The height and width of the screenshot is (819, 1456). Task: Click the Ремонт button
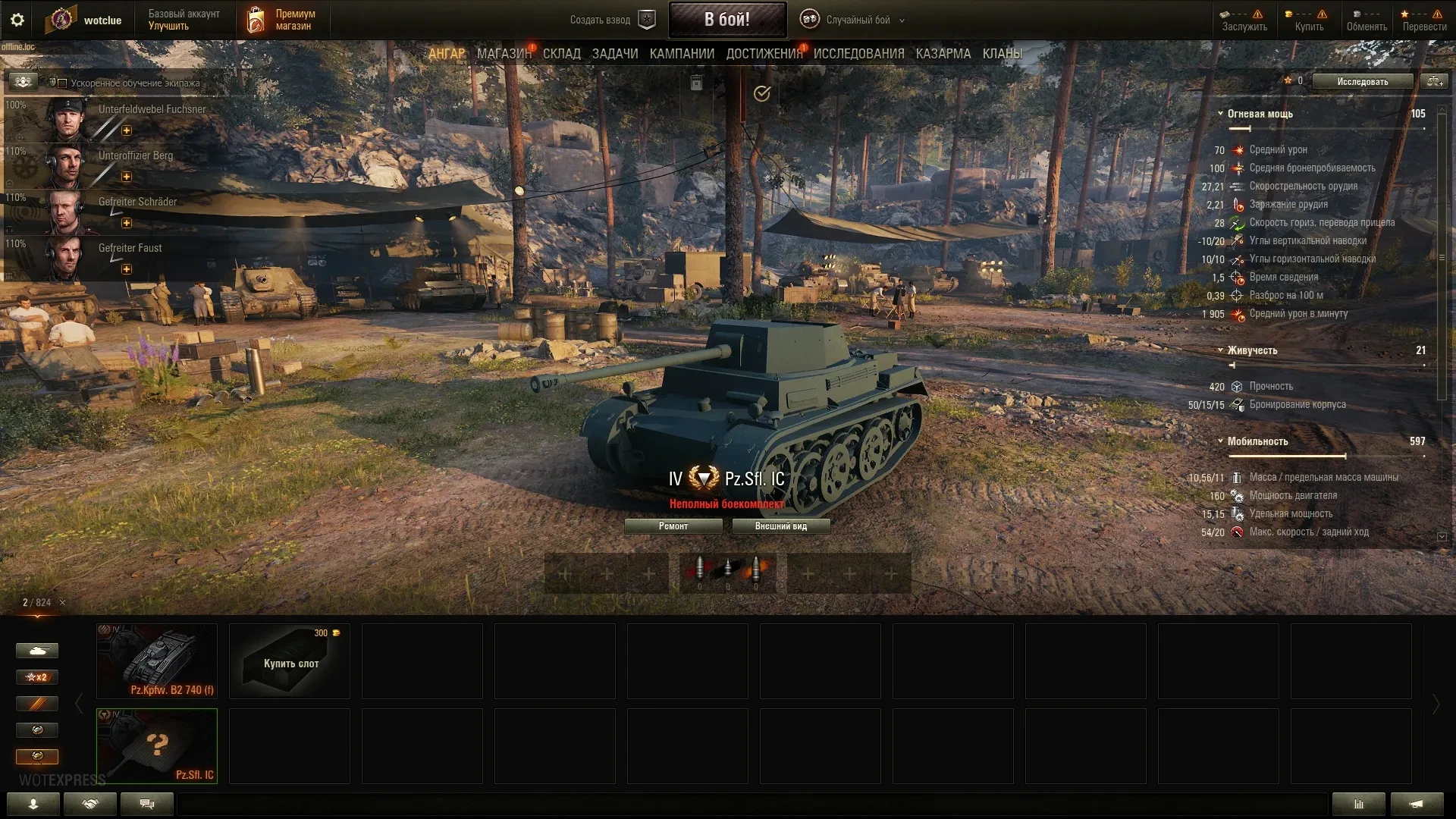(x=673, y=526)
